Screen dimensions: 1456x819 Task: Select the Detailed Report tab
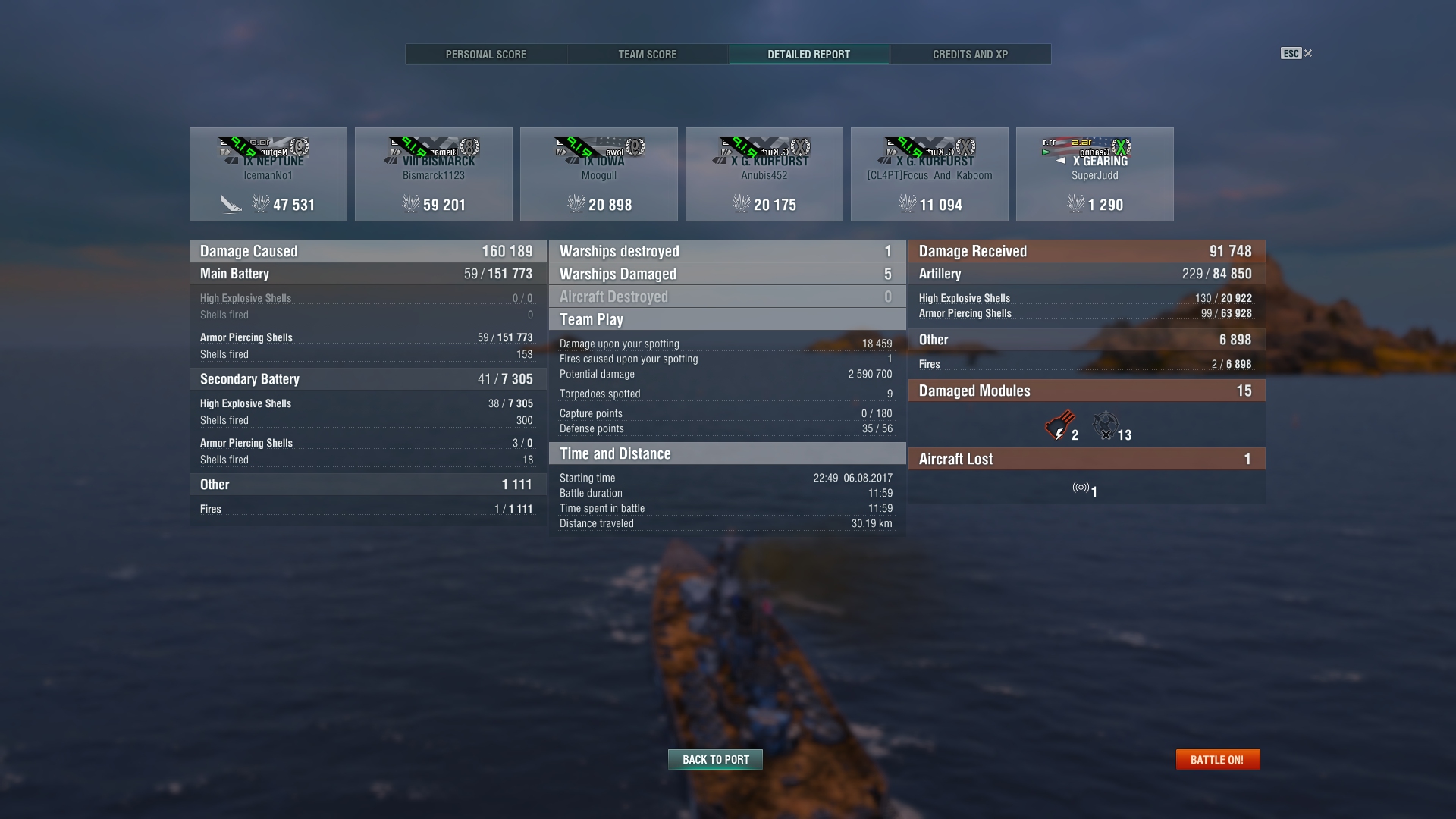(x=808, y=55)
